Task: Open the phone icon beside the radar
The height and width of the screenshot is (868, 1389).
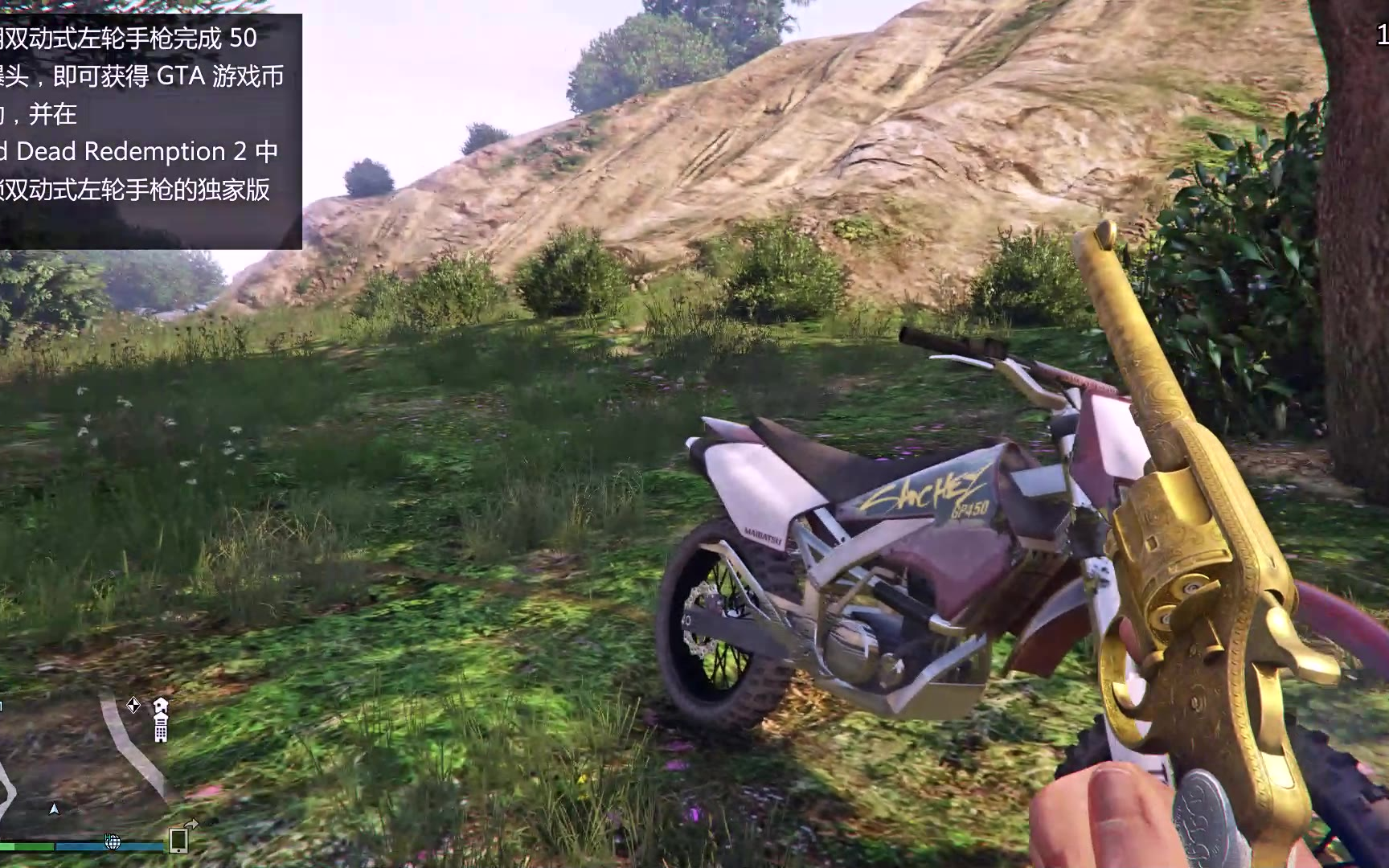Action: click(x=178, y=841)
